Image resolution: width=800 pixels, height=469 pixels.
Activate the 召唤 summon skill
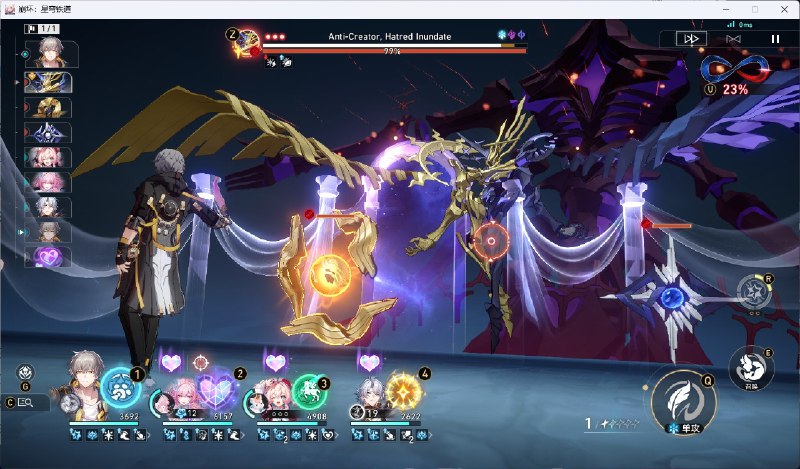(x=747, y=367)
